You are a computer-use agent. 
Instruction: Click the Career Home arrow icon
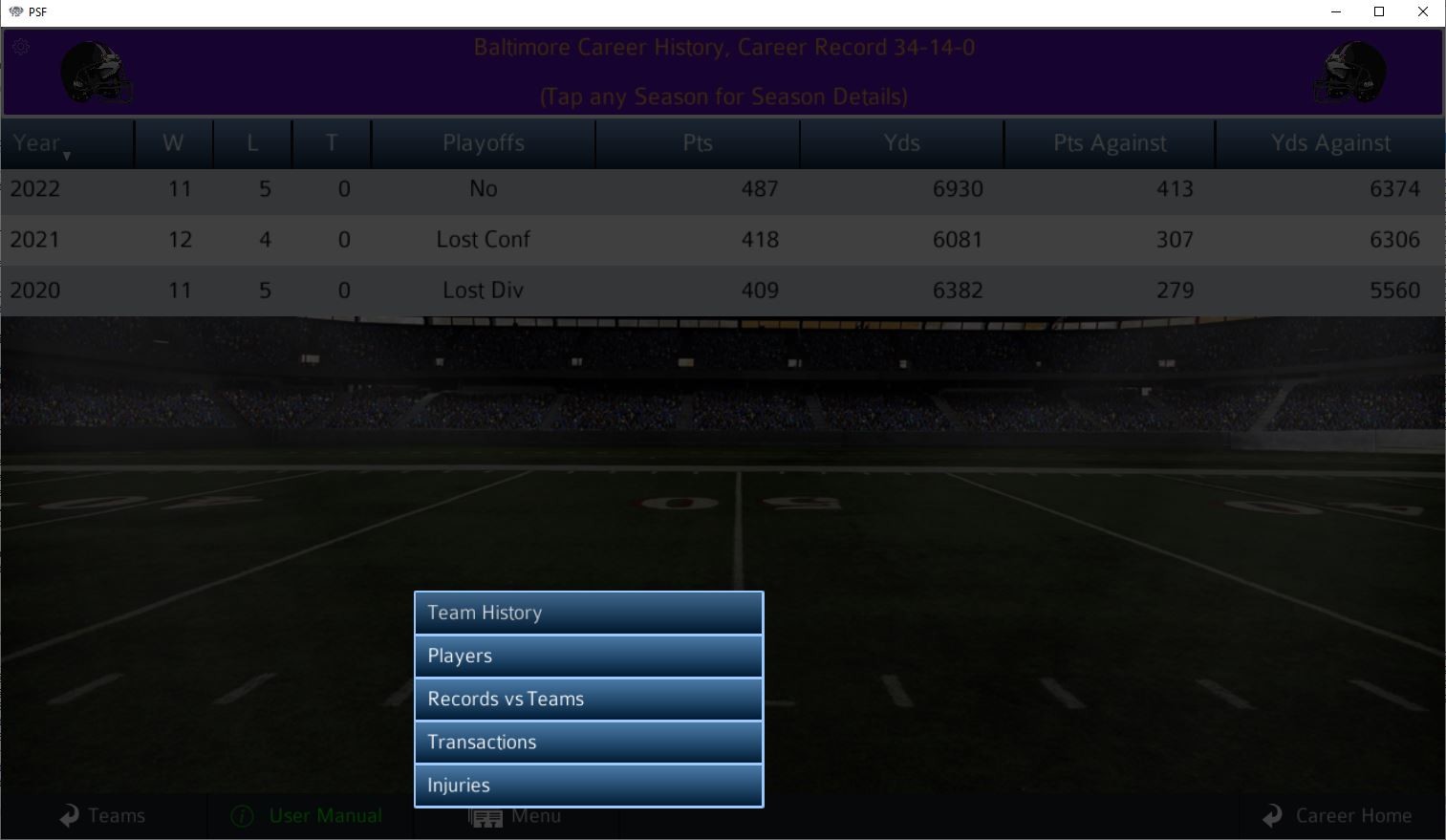tap(1272, 815)
